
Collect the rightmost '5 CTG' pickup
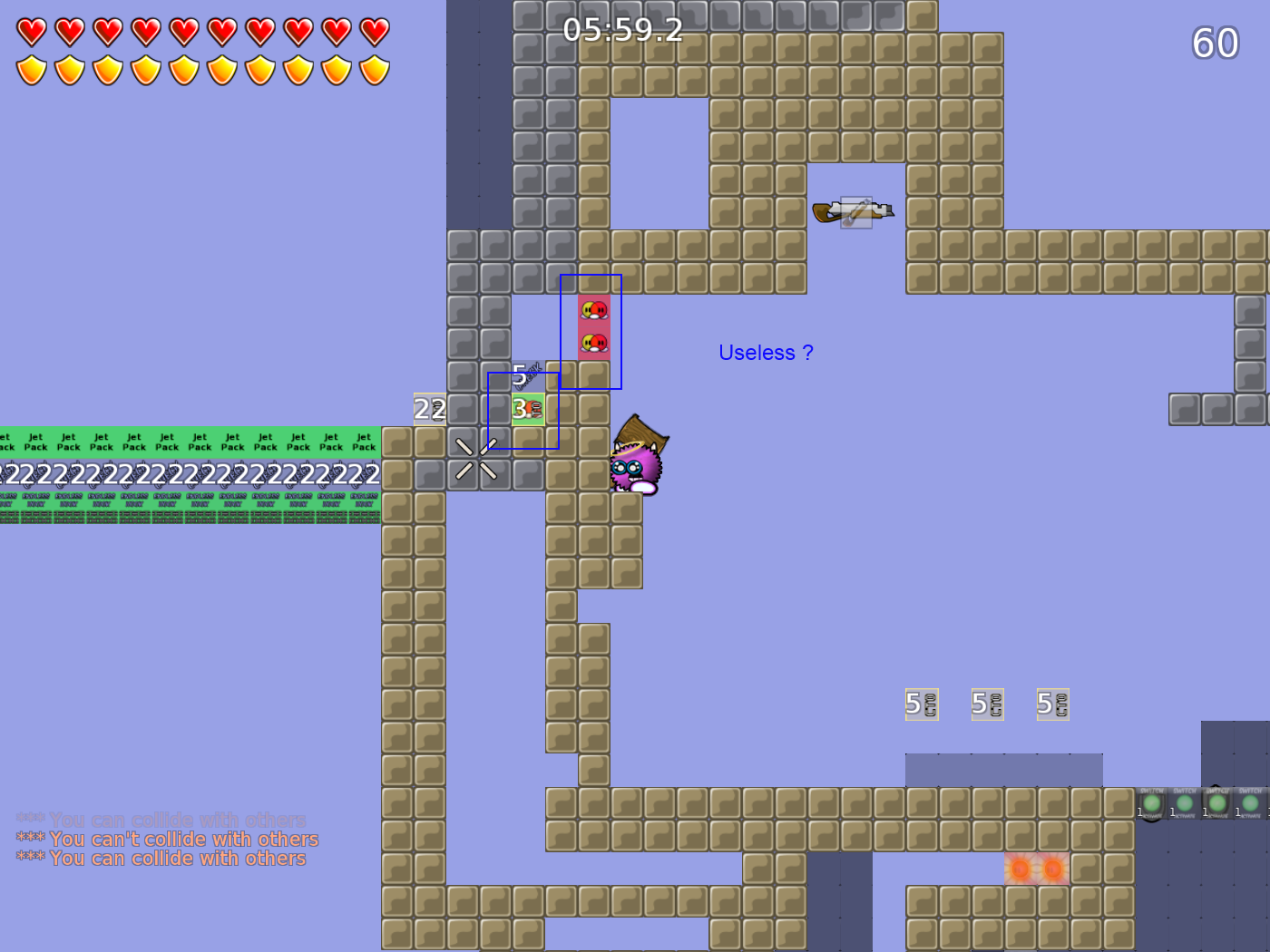tap(1052, 704)
